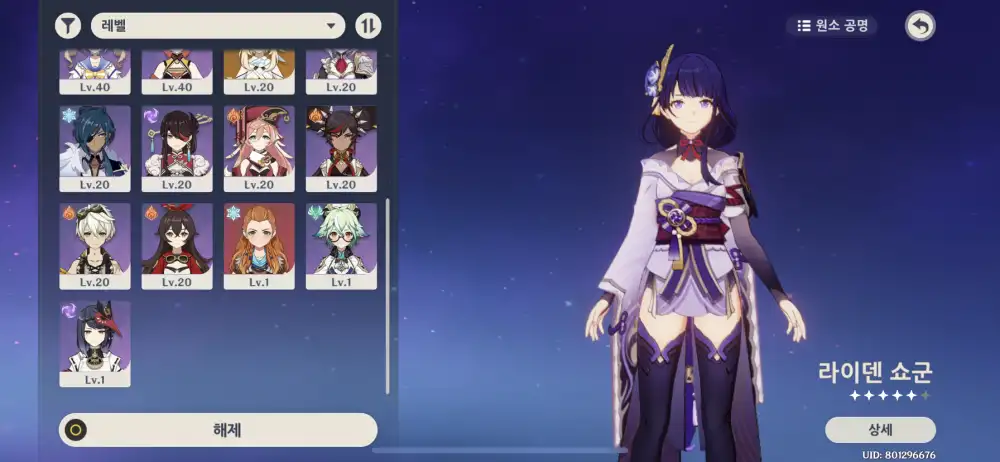Viewport: 1000px width, 462px height.
Task: Open the 상세 details button
Action: (880, 430)
